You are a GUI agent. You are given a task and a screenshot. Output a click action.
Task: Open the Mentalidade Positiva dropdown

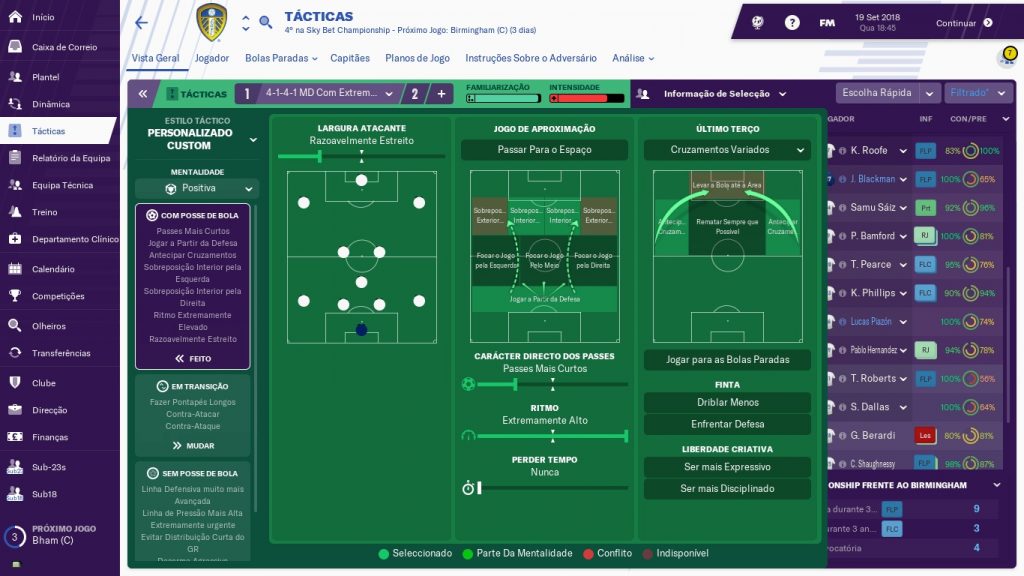point(197,188)
